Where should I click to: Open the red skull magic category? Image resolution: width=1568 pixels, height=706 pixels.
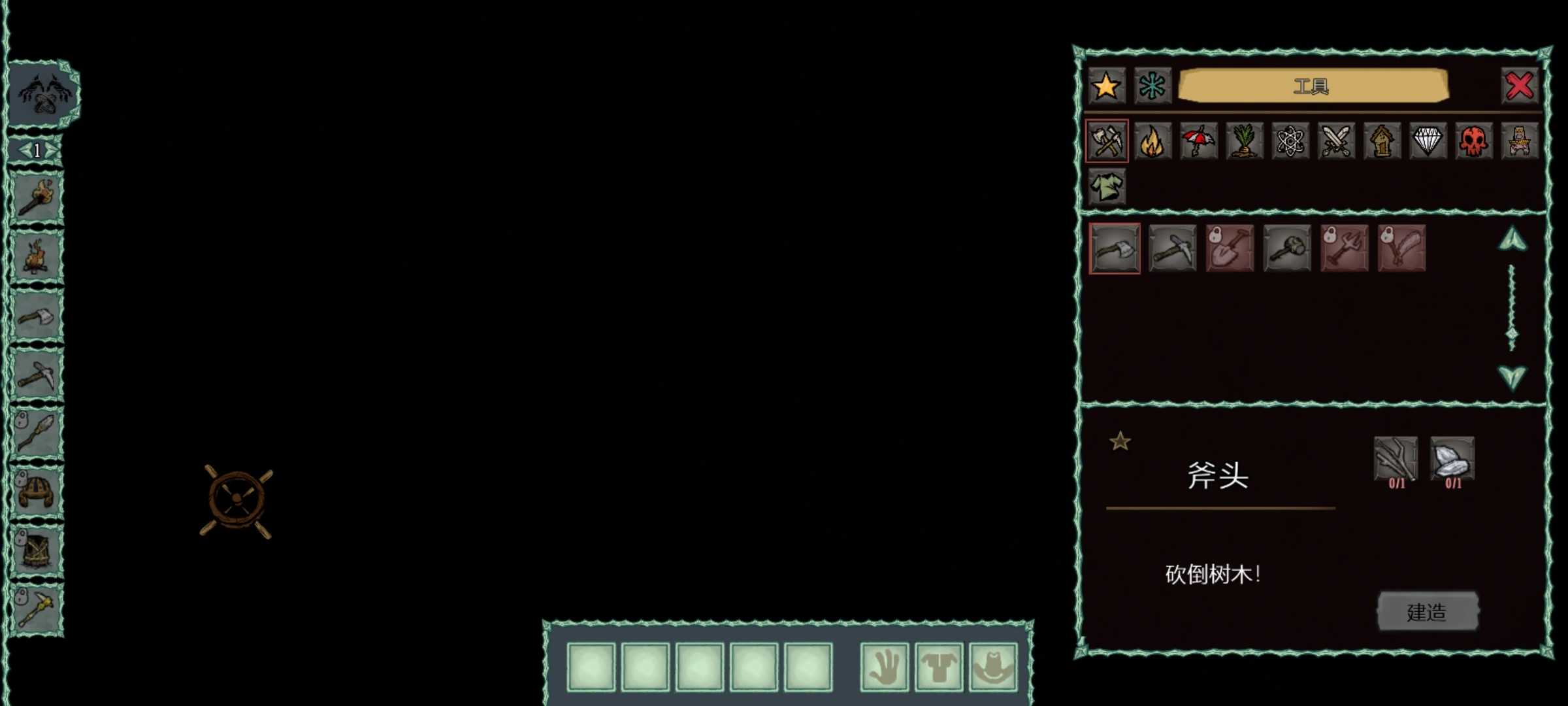coord(1474,141)
